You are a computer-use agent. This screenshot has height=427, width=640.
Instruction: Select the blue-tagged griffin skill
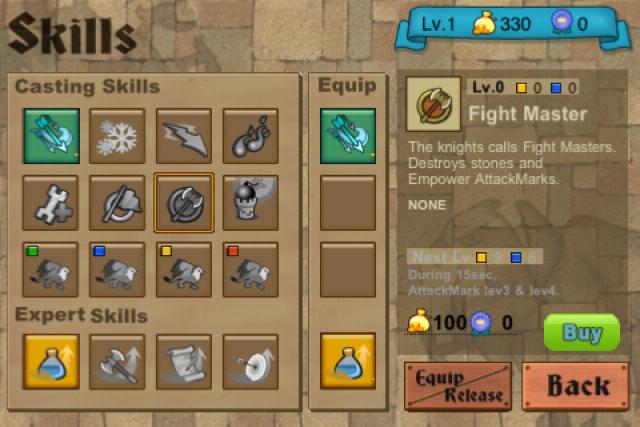pos(117,270)
